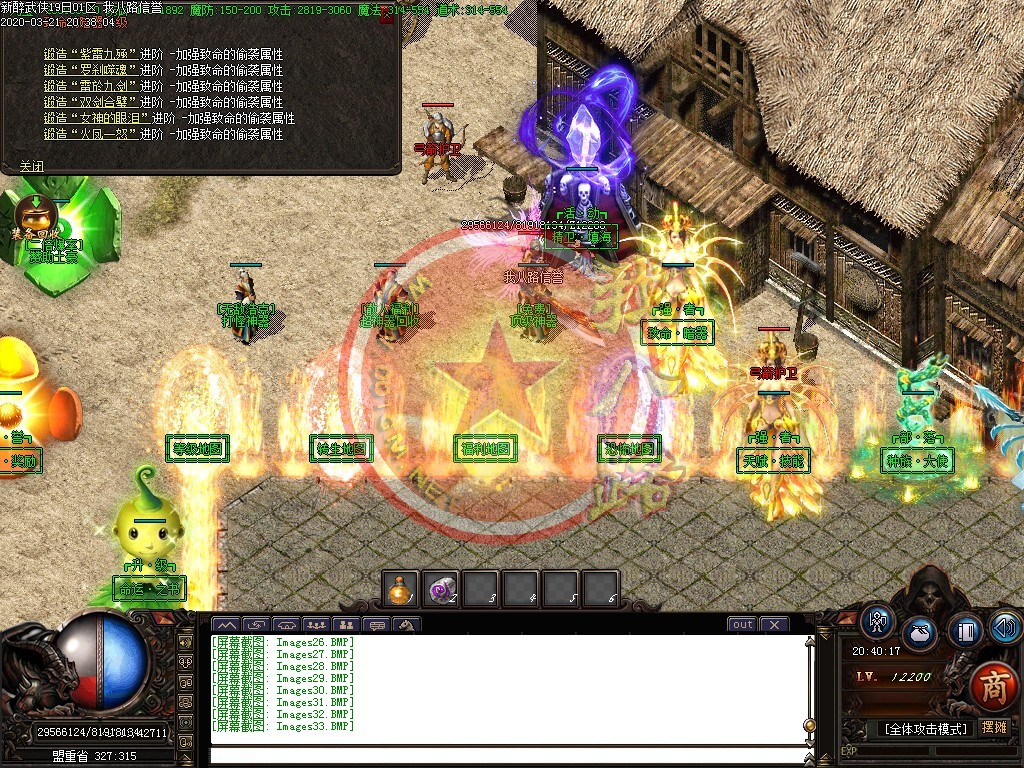1024x768 pixels.
Task: Open the character equipment panel icon
Action: 877,621
